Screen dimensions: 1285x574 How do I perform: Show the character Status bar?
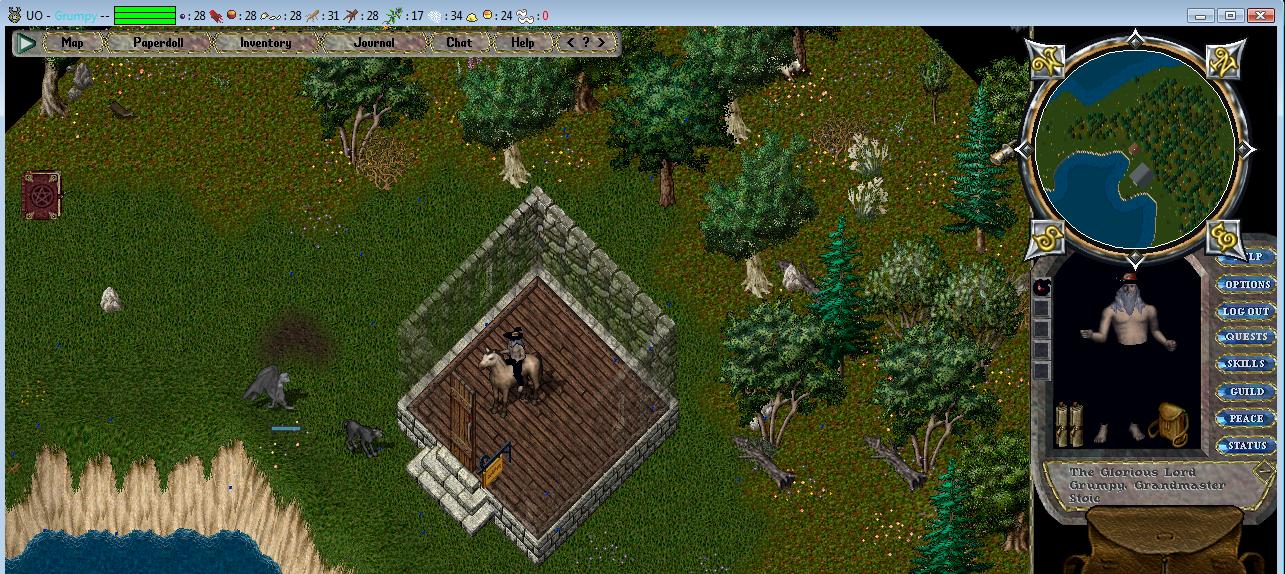point(1246,446)
